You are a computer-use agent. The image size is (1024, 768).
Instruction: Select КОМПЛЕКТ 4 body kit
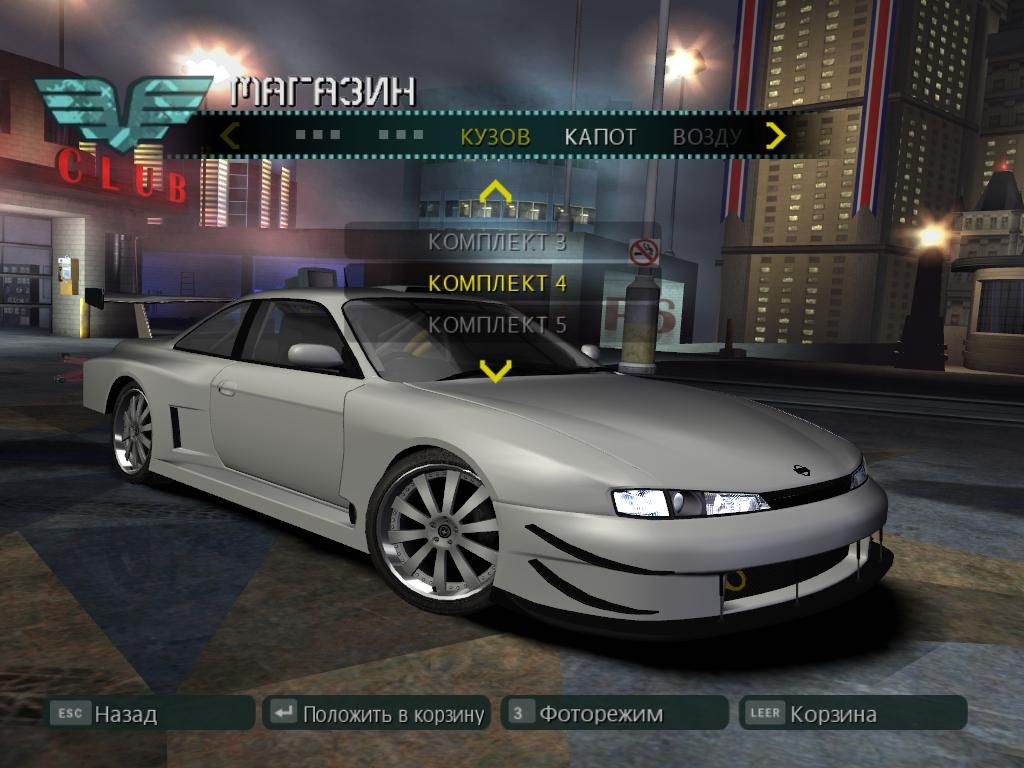497,283
